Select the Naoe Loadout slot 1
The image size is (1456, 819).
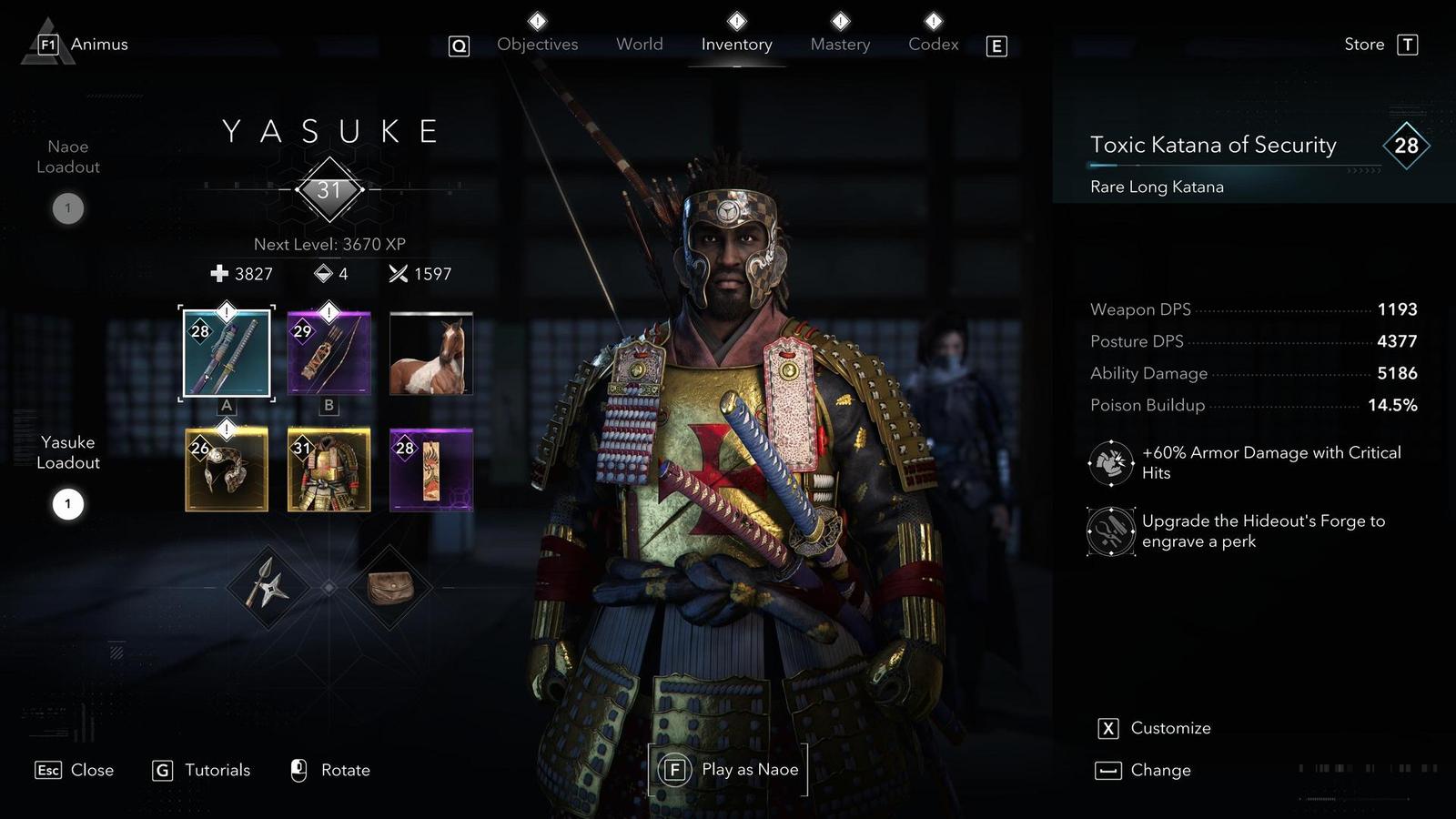point(67,207)
